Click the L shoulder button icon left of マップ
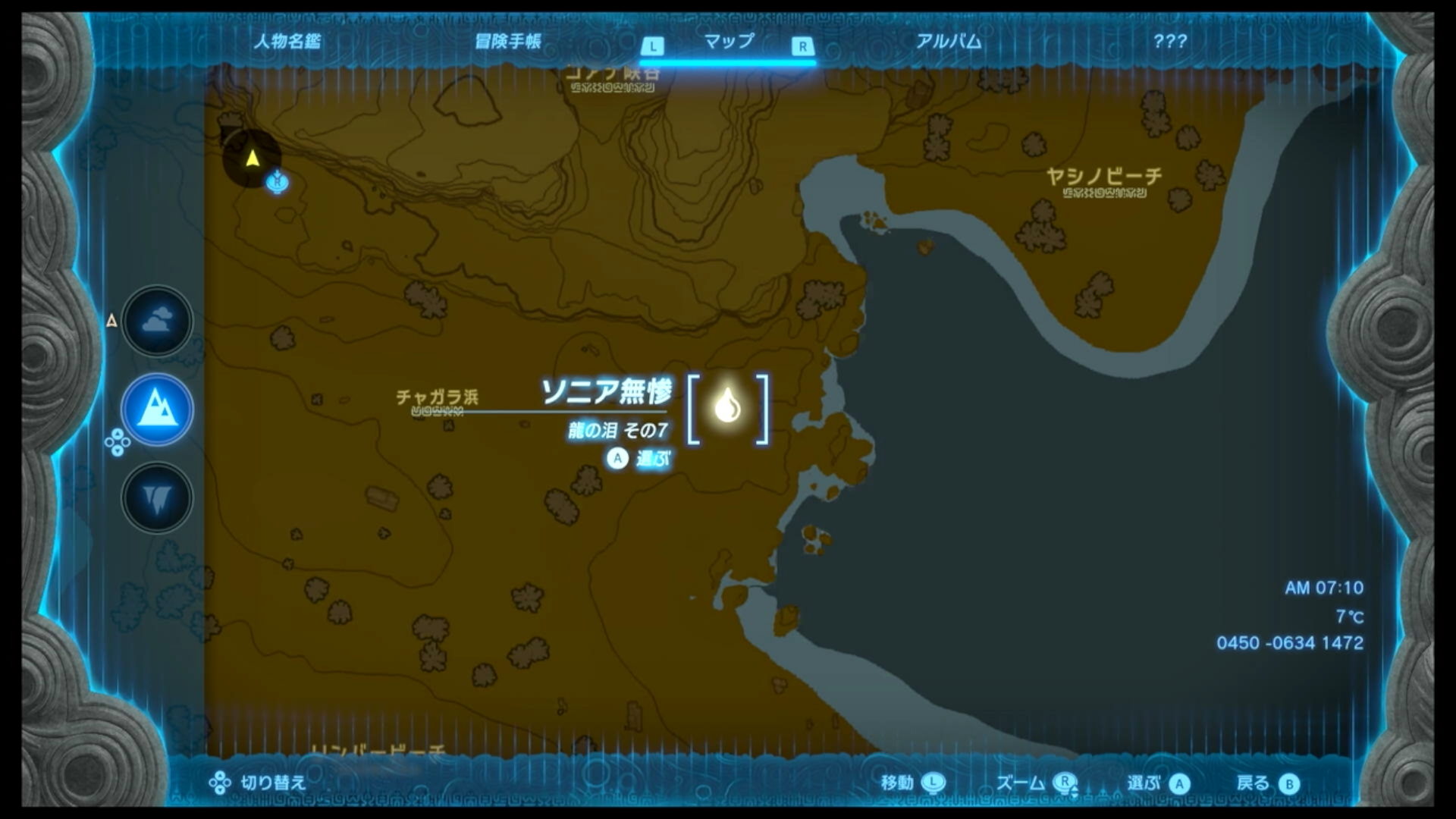The image size is (1456, 819). 652,45
